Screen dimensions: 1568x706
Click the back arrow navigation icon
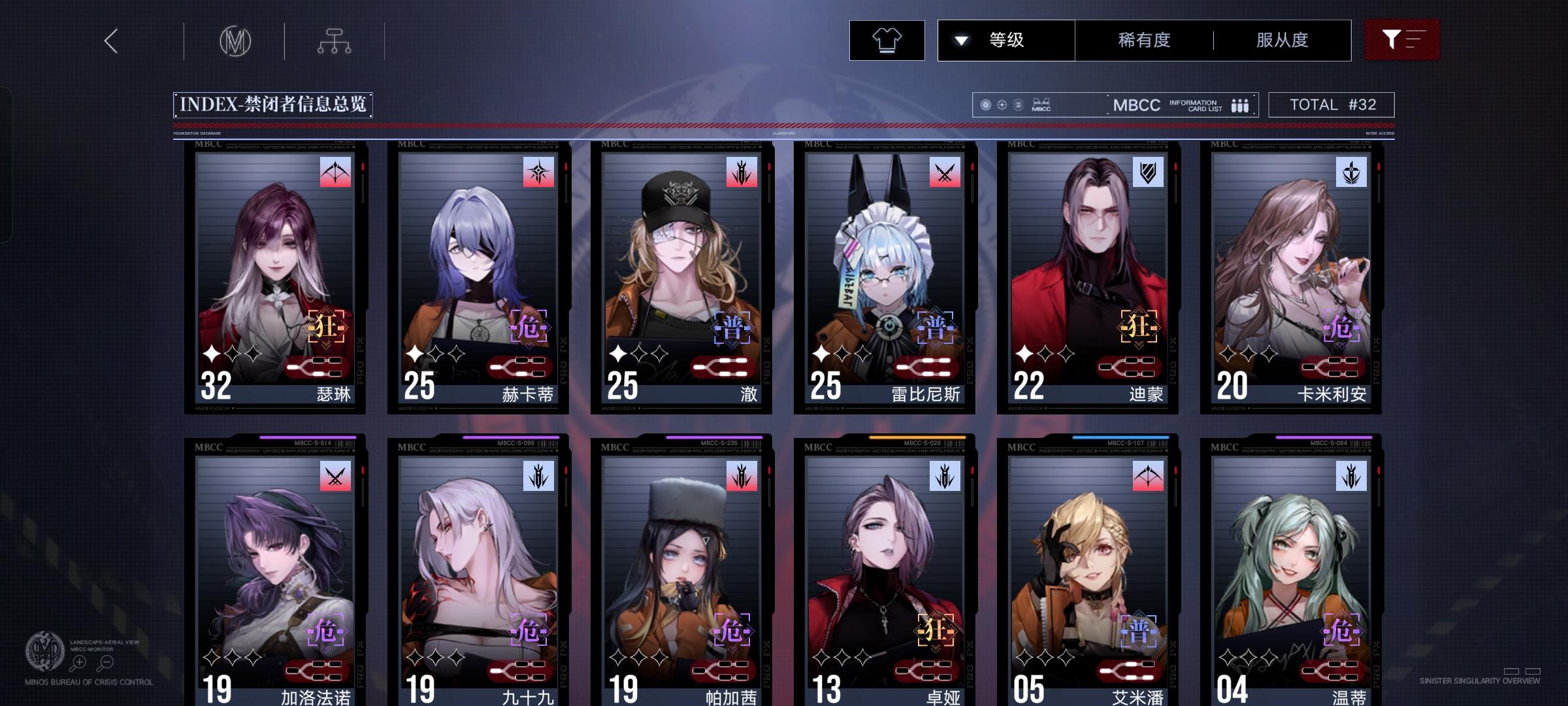coord(110,41)
